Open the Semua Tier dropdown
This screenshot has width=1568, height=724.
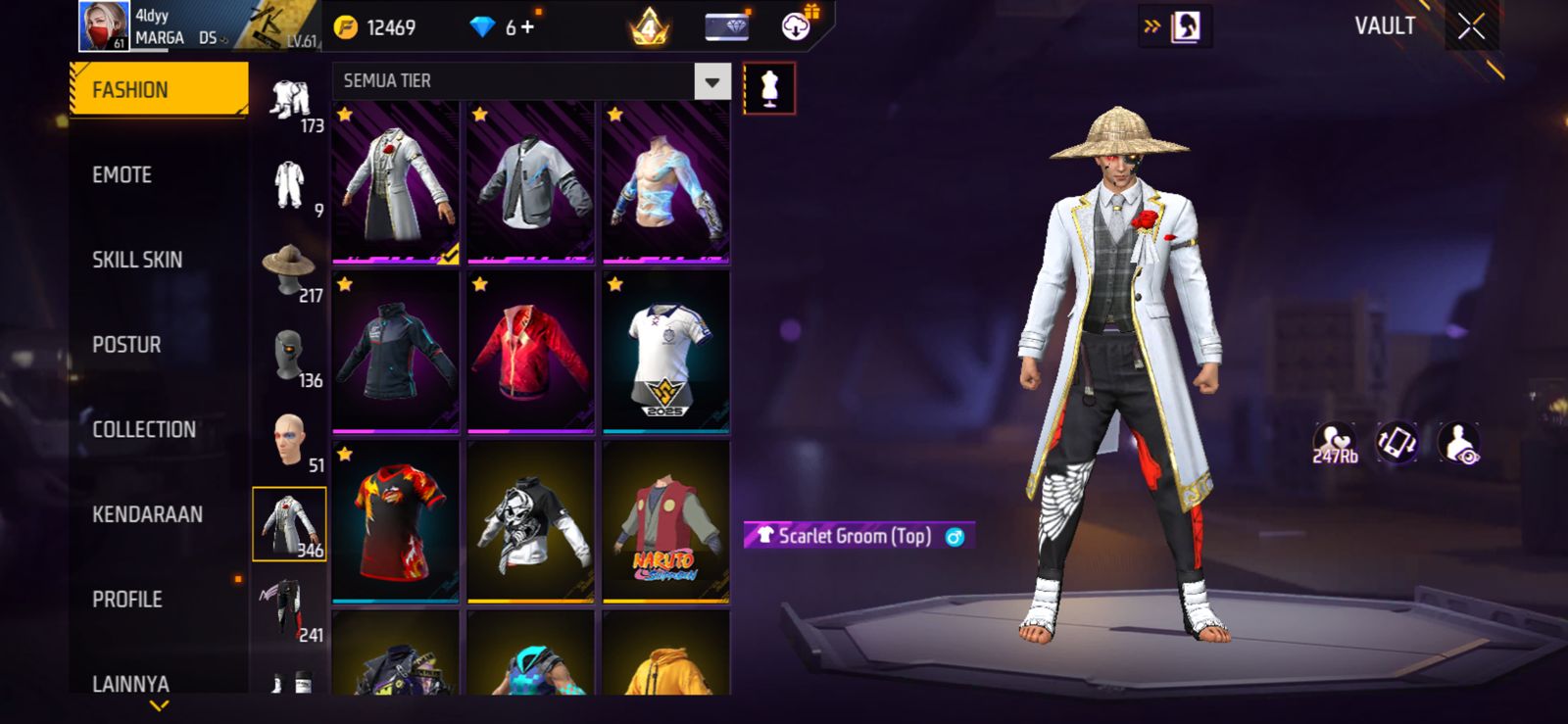coord(711,81)
